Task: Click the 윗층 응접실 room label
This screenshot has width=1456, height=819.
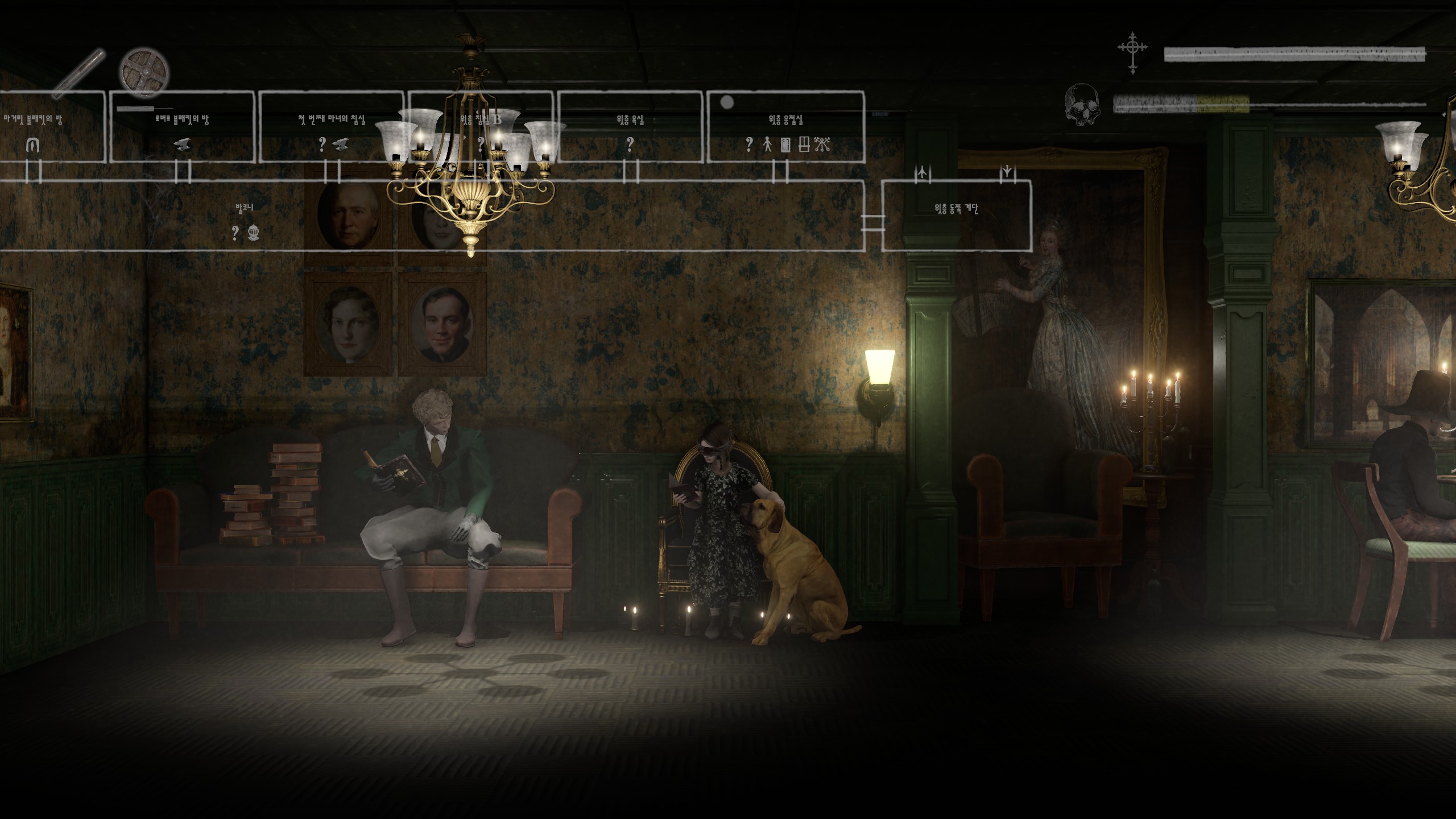Action: pyautogui.click(x=785, y=120)
